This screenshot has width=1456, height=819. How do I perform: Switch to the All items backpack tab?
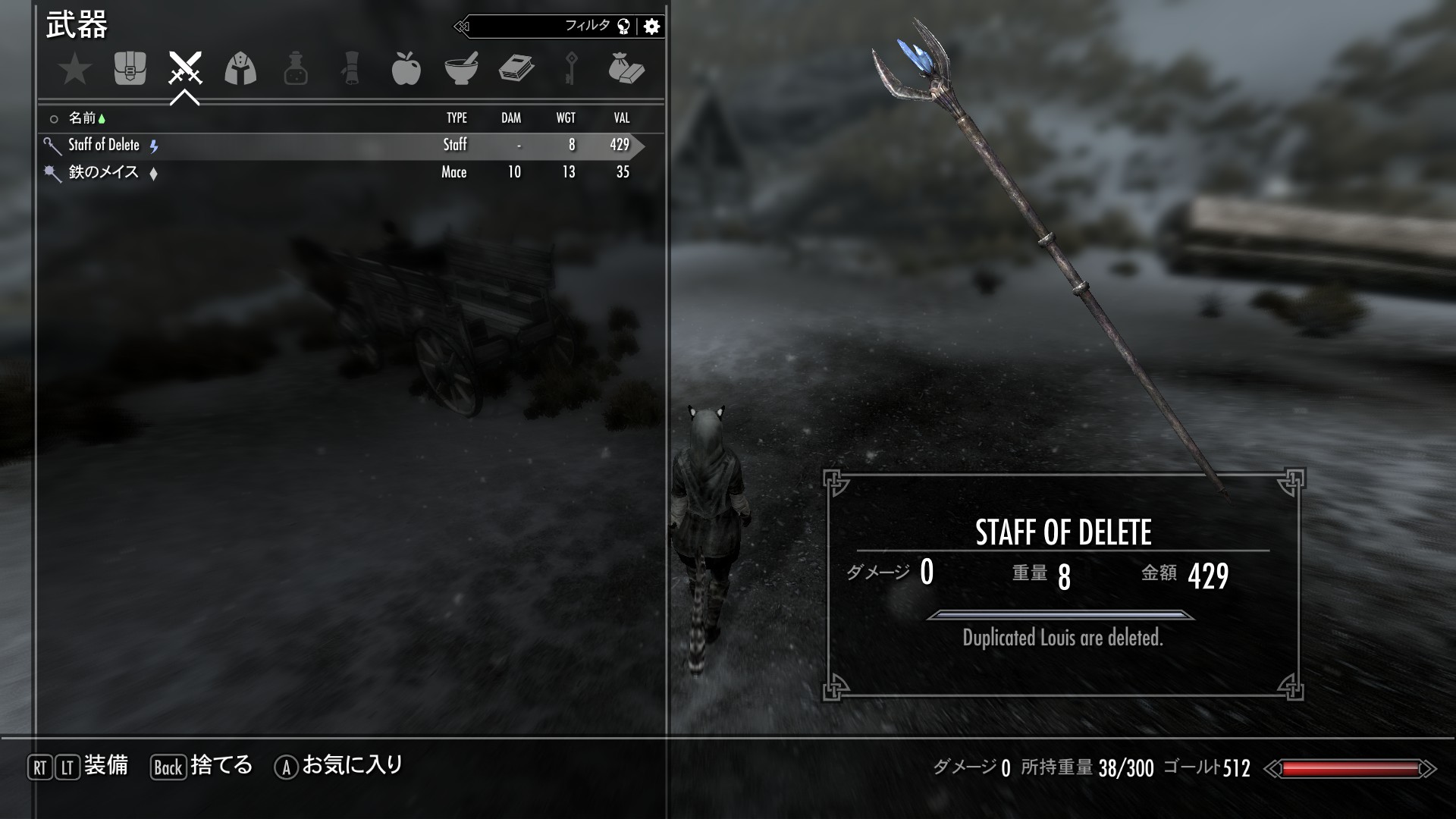(x=130, y=69)
